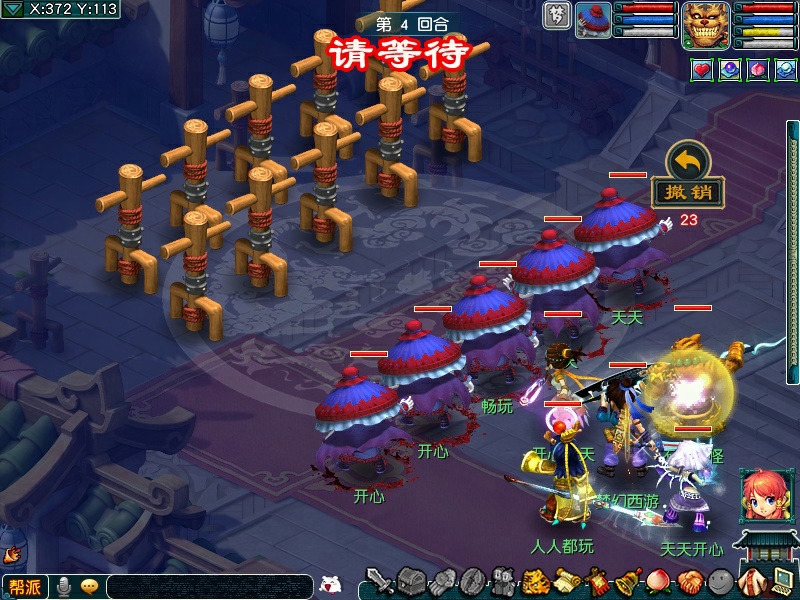Click the computer system settings icon
800x600 pixels.
tap(782, 581)
